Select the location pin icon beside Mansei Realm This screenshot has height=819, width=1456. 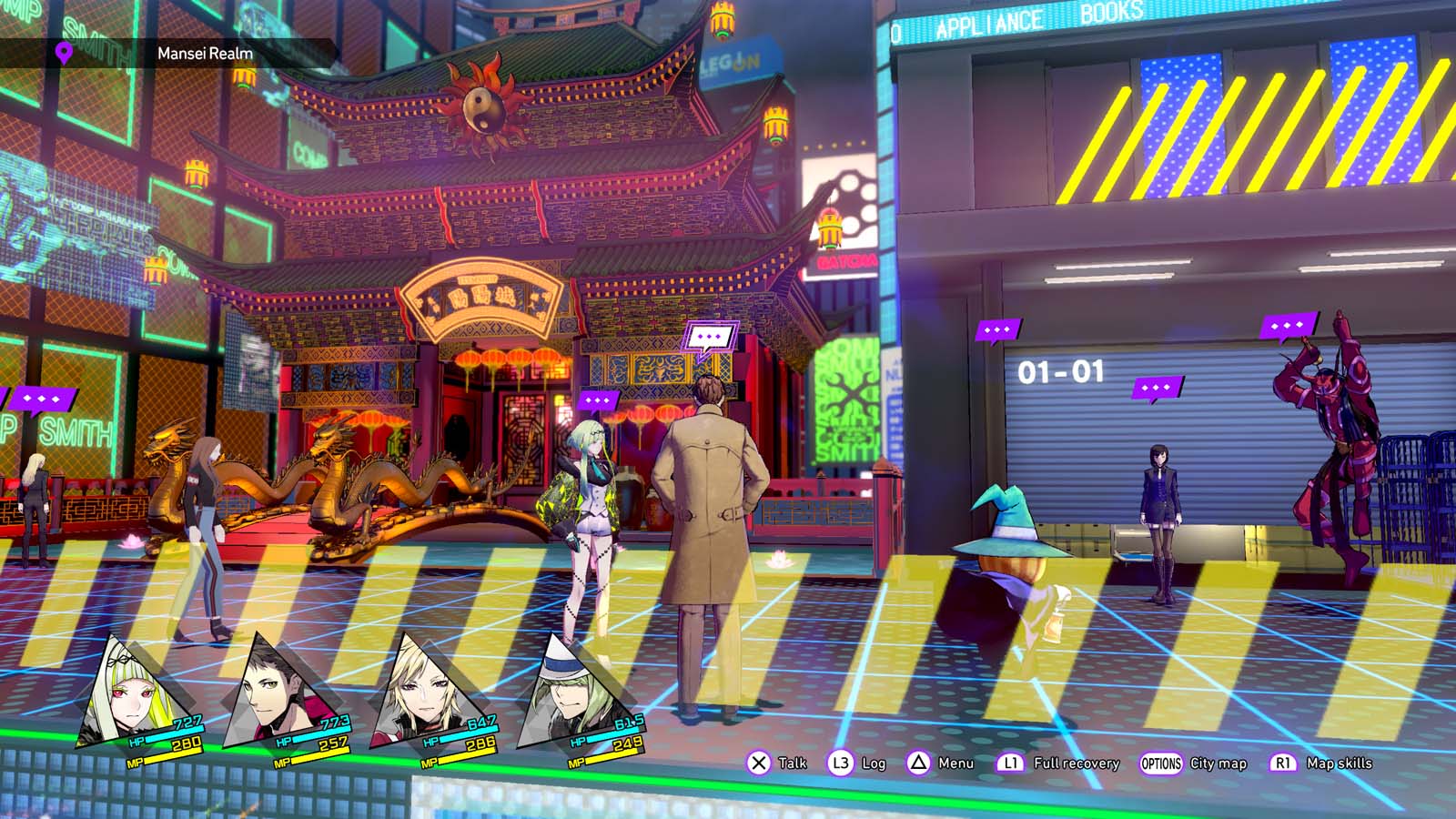point(62,52)
